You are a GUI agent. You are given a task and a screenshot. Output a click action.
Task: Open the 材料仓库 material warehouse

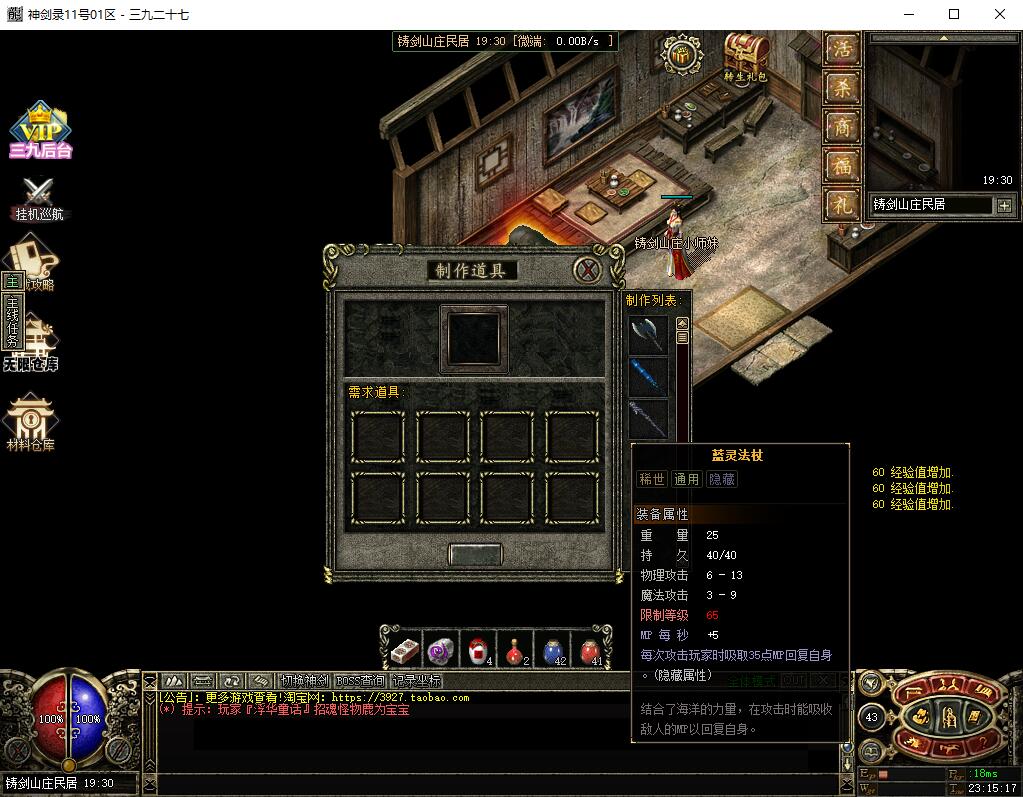(31, 422)
